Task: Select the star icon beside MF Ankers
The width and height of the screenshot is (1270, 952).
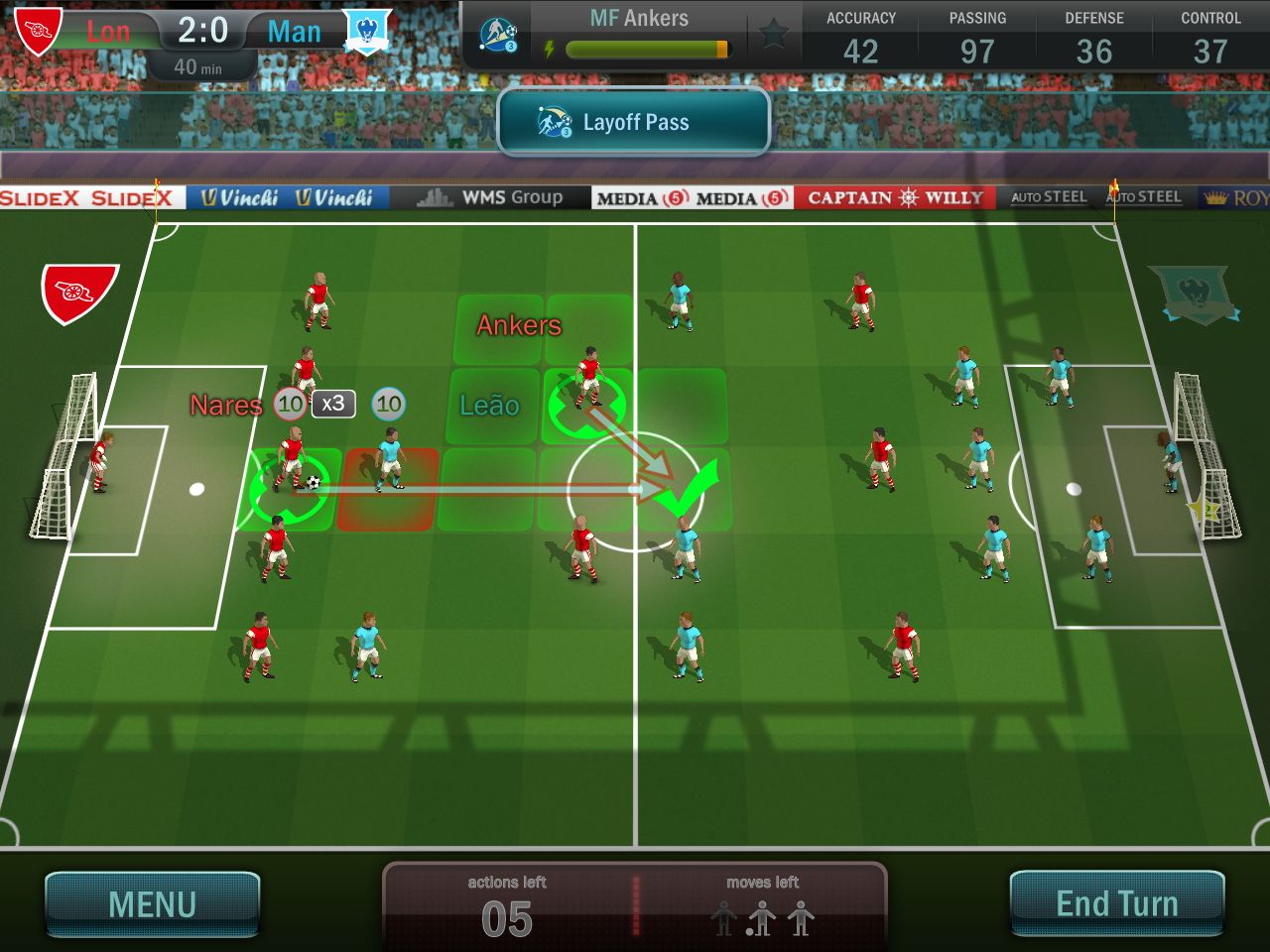Action: tap(773, 34)
